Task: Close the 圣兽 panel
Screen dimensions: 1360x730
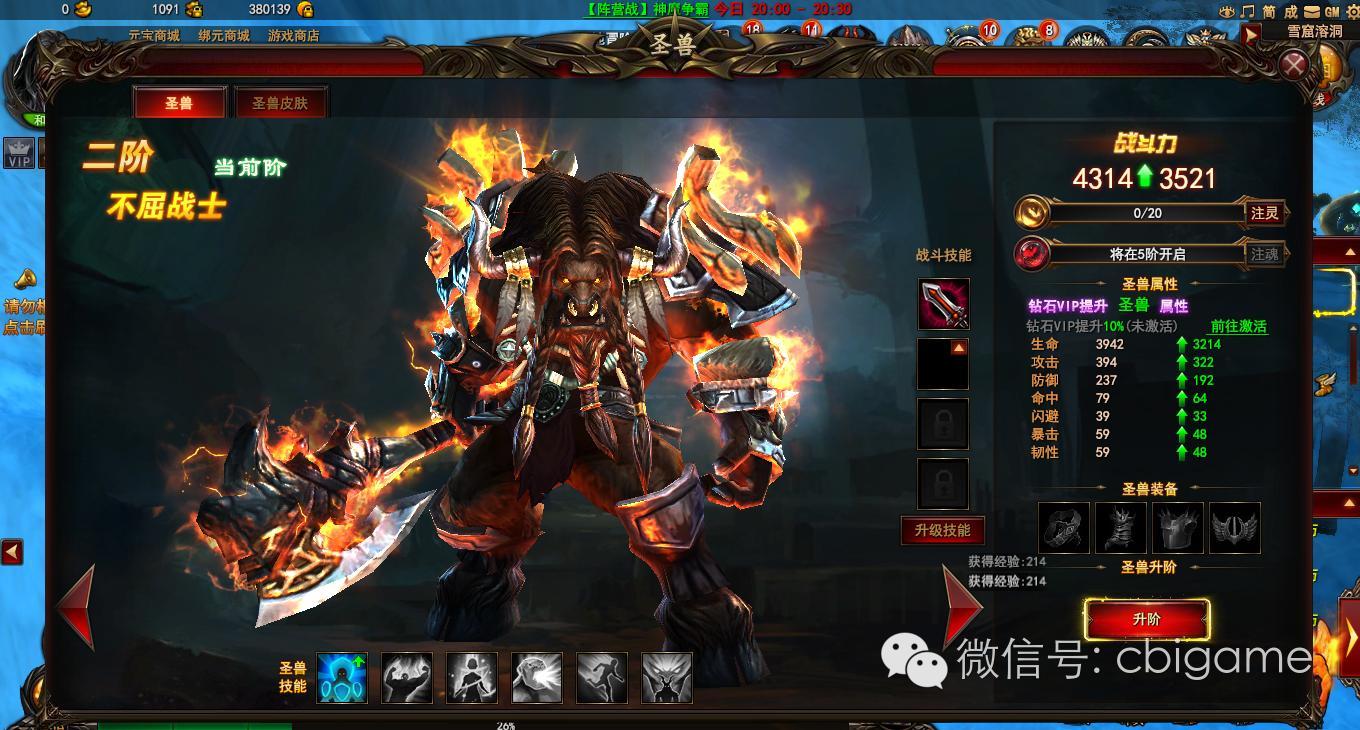Action: tap(1294, 65)
